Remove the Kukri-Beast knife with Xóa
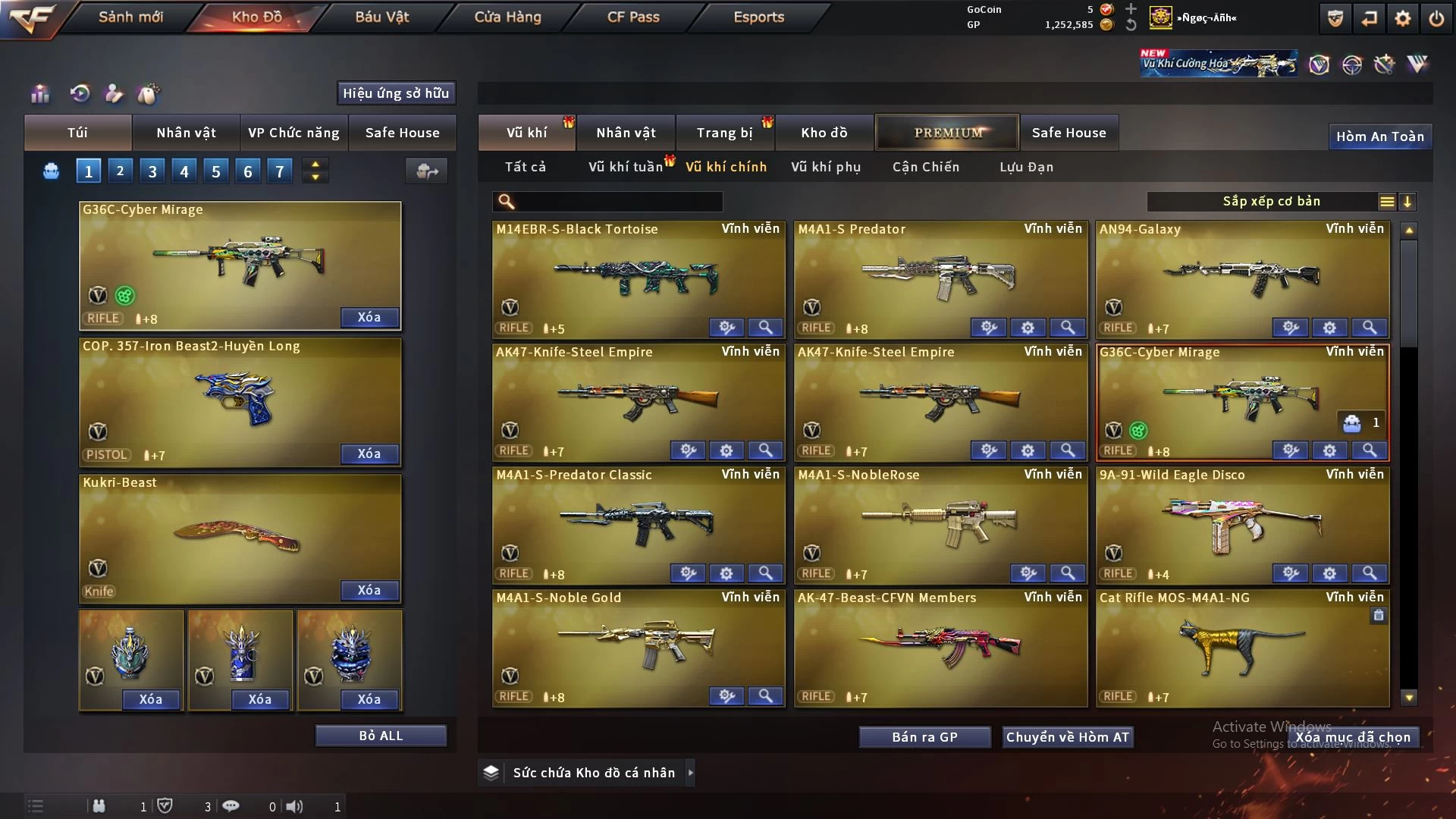Image resolution: width=1456 pixels, height=819 pixels. click(369, 590)
